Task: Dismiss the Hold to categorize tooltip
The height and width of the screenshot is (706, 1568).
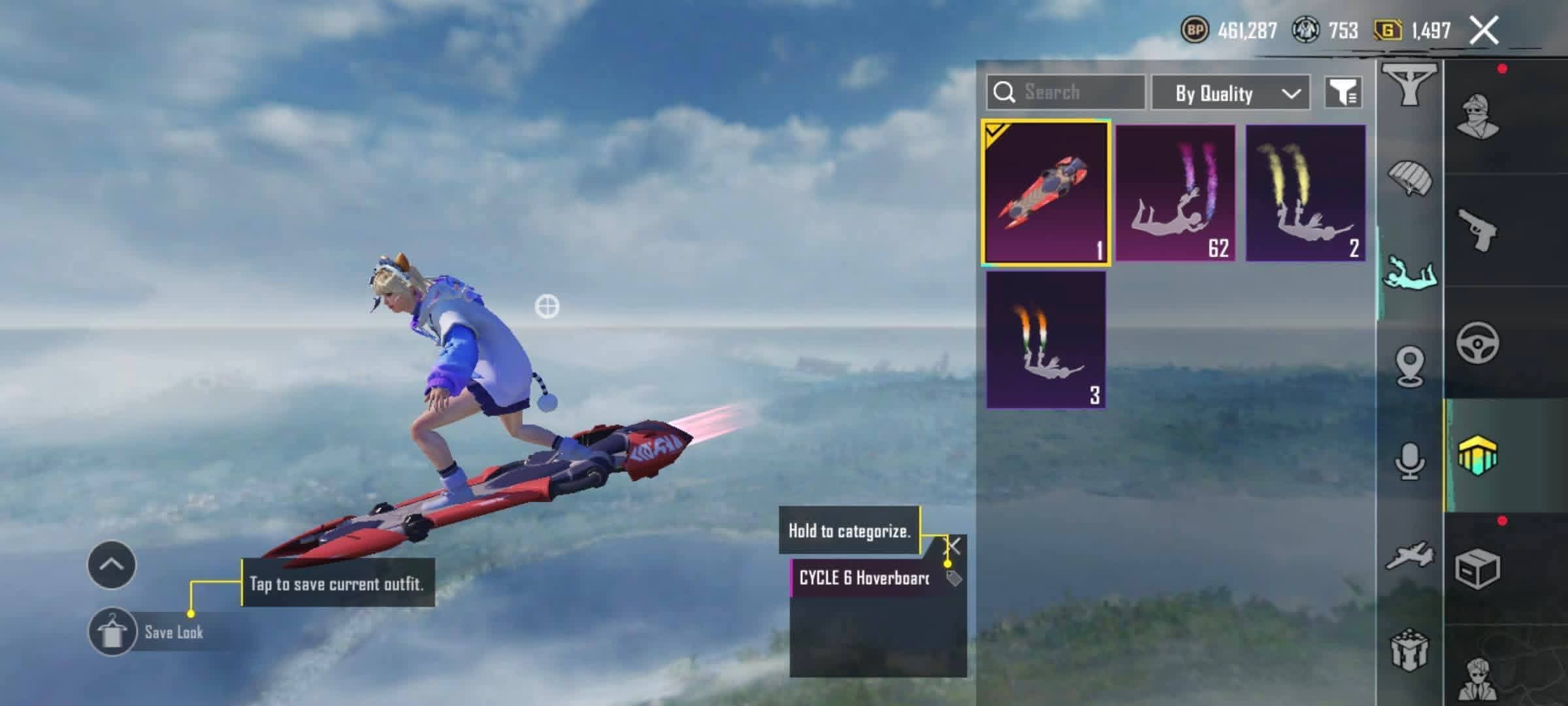Action: tap(954, 545)
